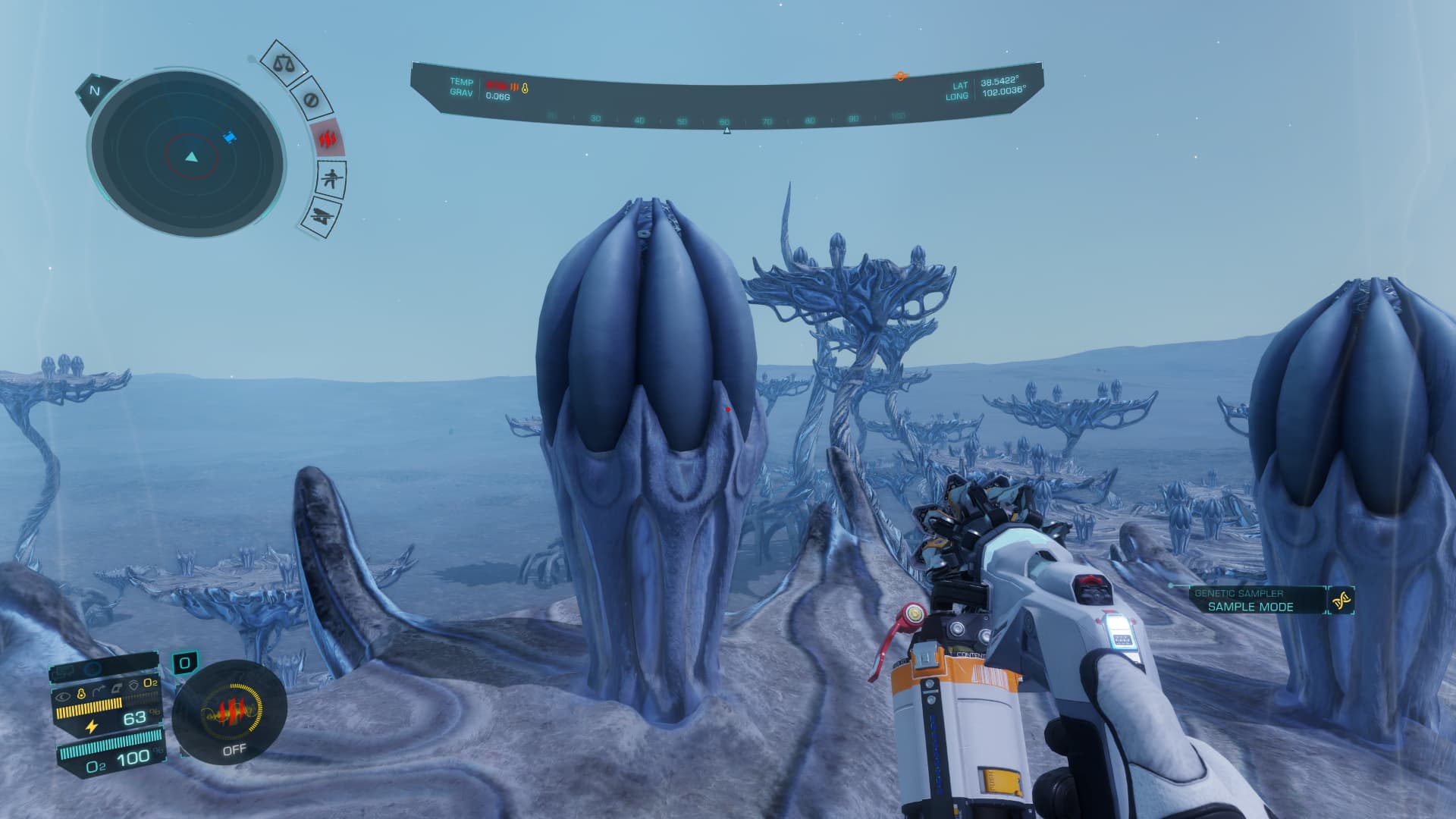This screenshot has width=1456, height=819.
Task: Click the yellow DNA helix icon
Action: tap(1341, 600)
